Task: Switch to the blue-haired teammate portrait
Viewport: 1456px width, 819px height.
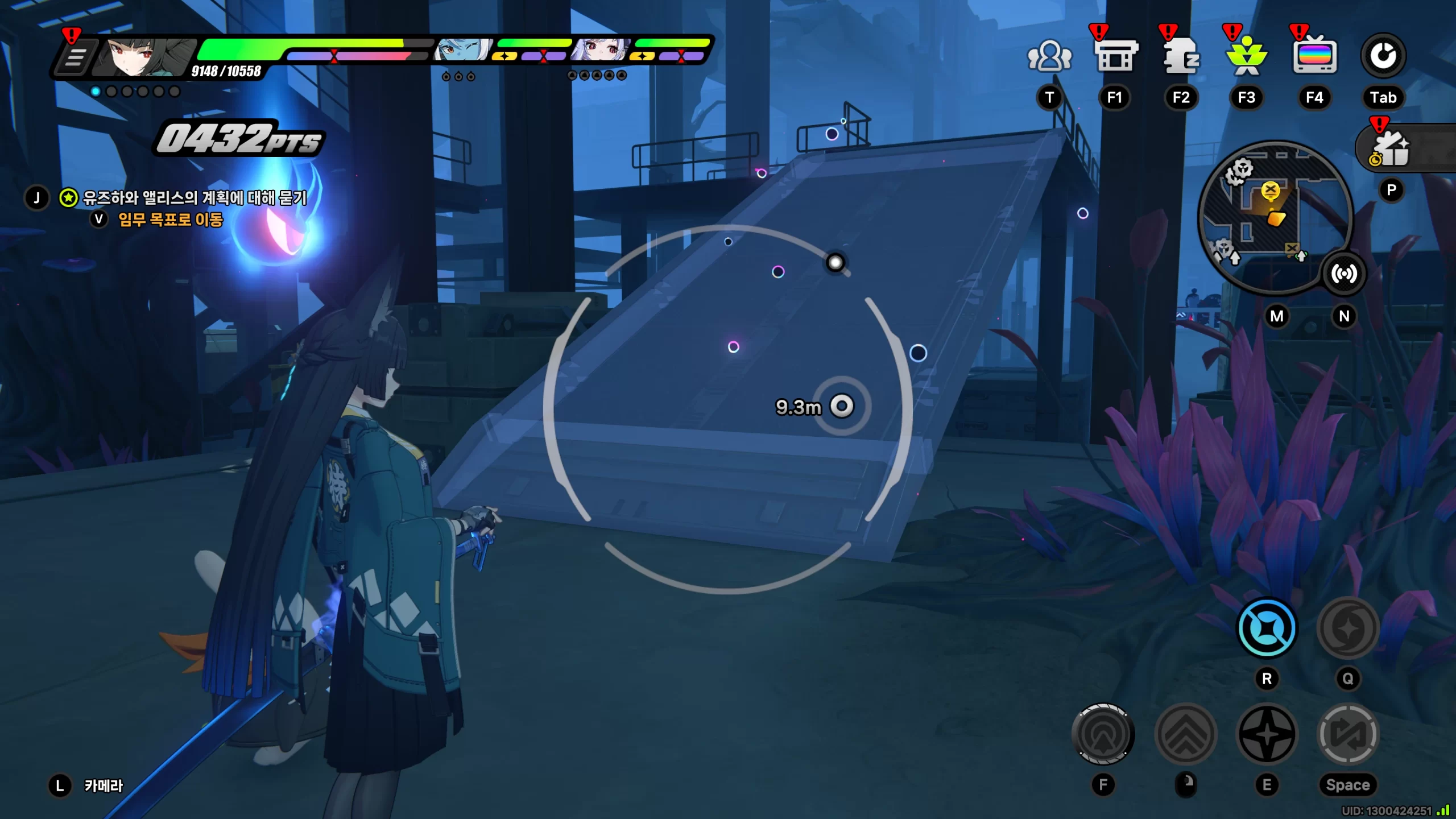Action: point(462,51)
